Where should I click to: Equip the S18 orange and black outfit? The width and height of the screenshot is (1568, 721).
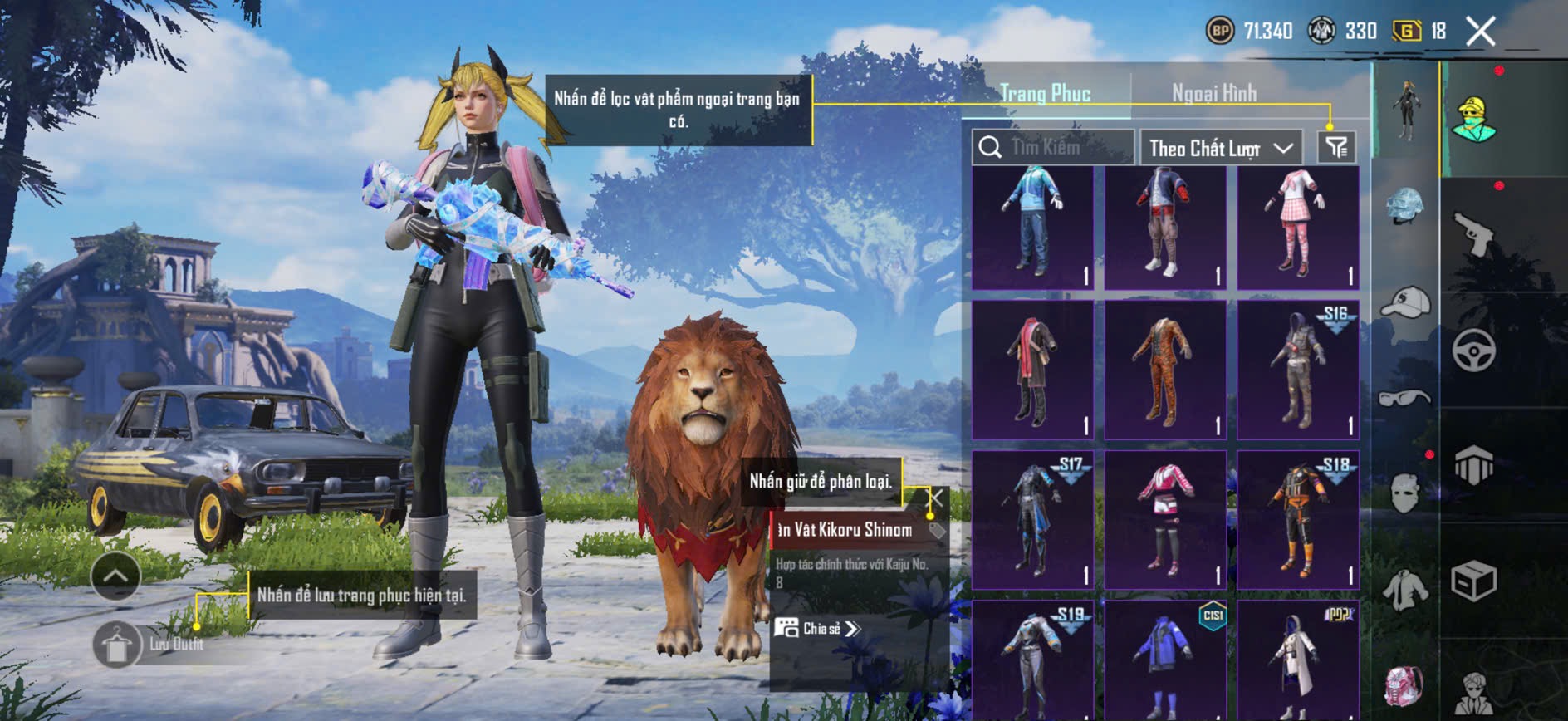[x=1297, y=520]
